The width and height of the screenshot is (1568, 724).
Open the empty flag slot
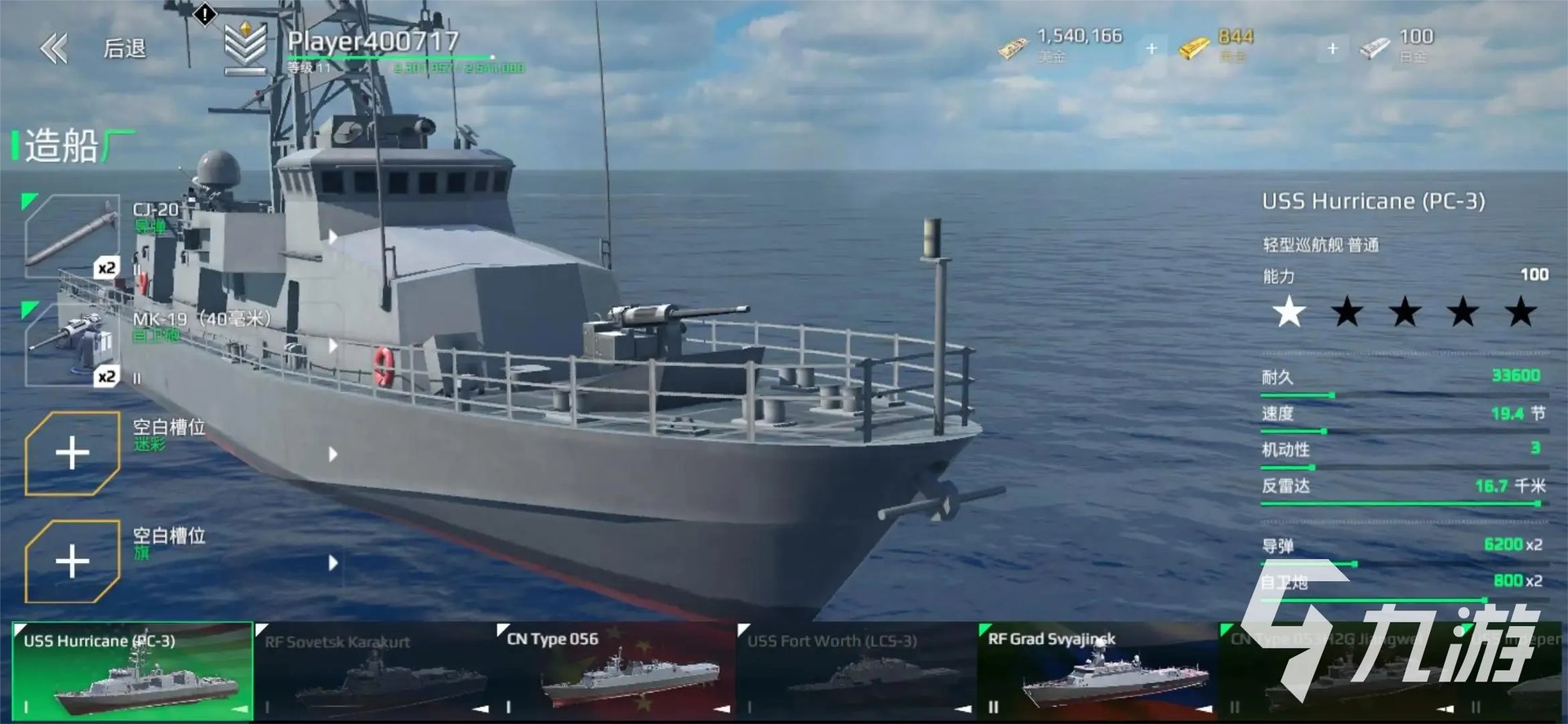73,561
